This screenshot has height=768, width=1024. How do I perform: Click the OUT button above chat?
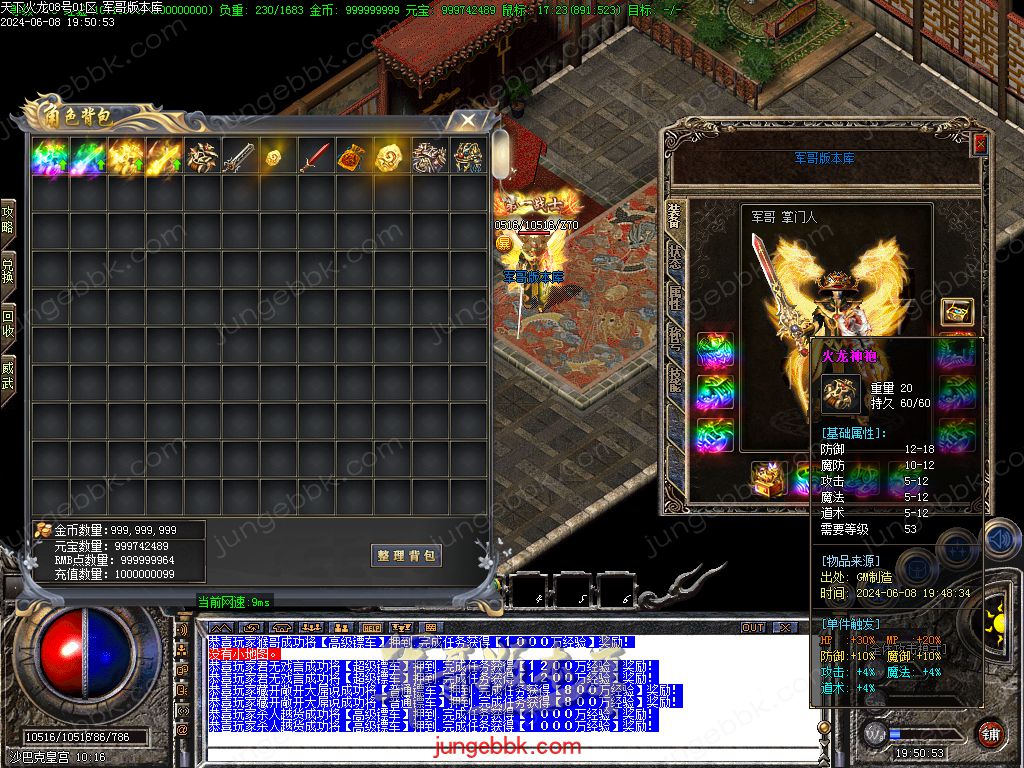753,627
